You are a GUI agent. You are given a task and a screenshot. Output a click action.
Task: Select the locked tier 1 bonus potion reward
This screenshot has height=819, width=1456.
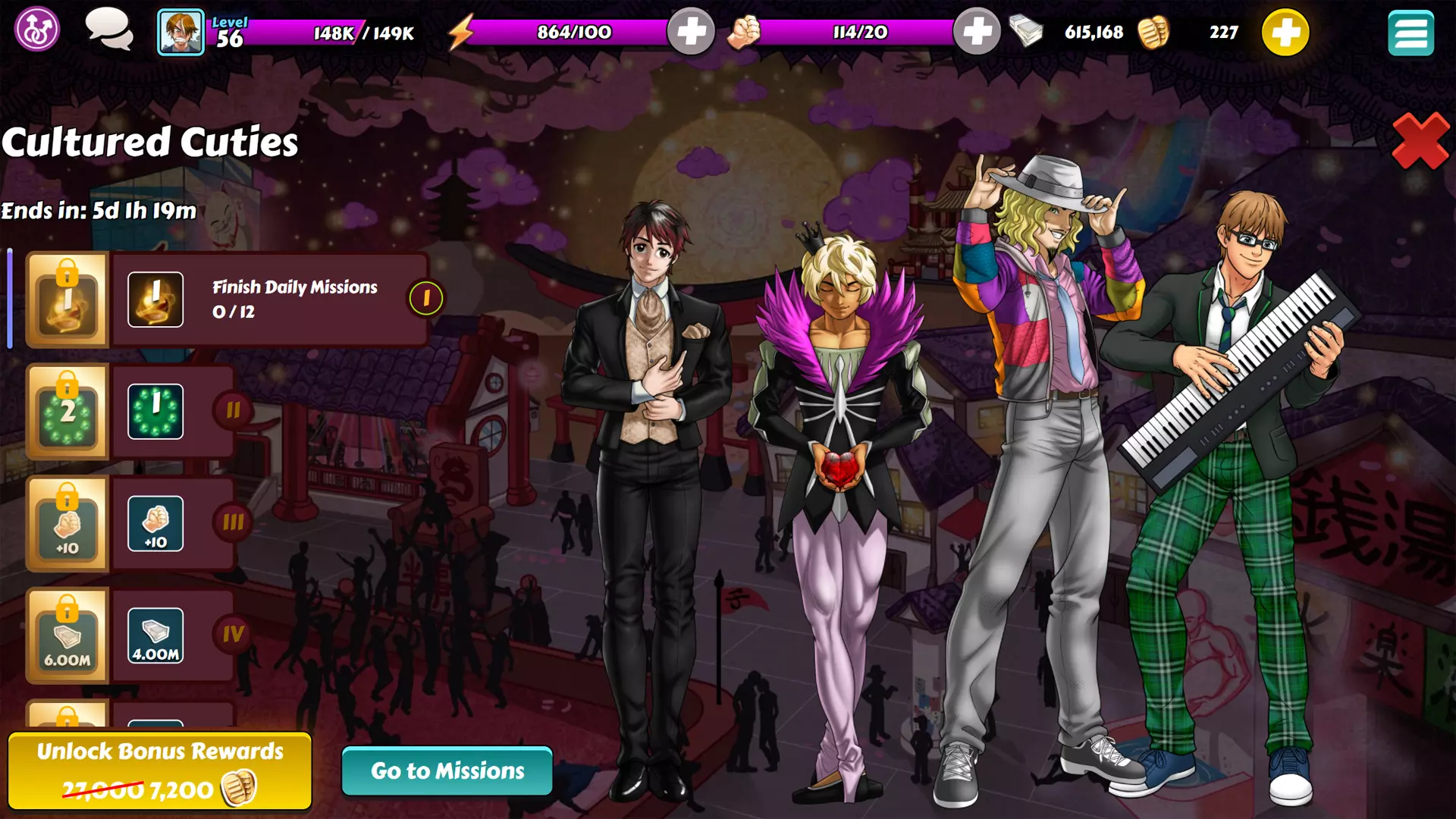coord(67,300)
